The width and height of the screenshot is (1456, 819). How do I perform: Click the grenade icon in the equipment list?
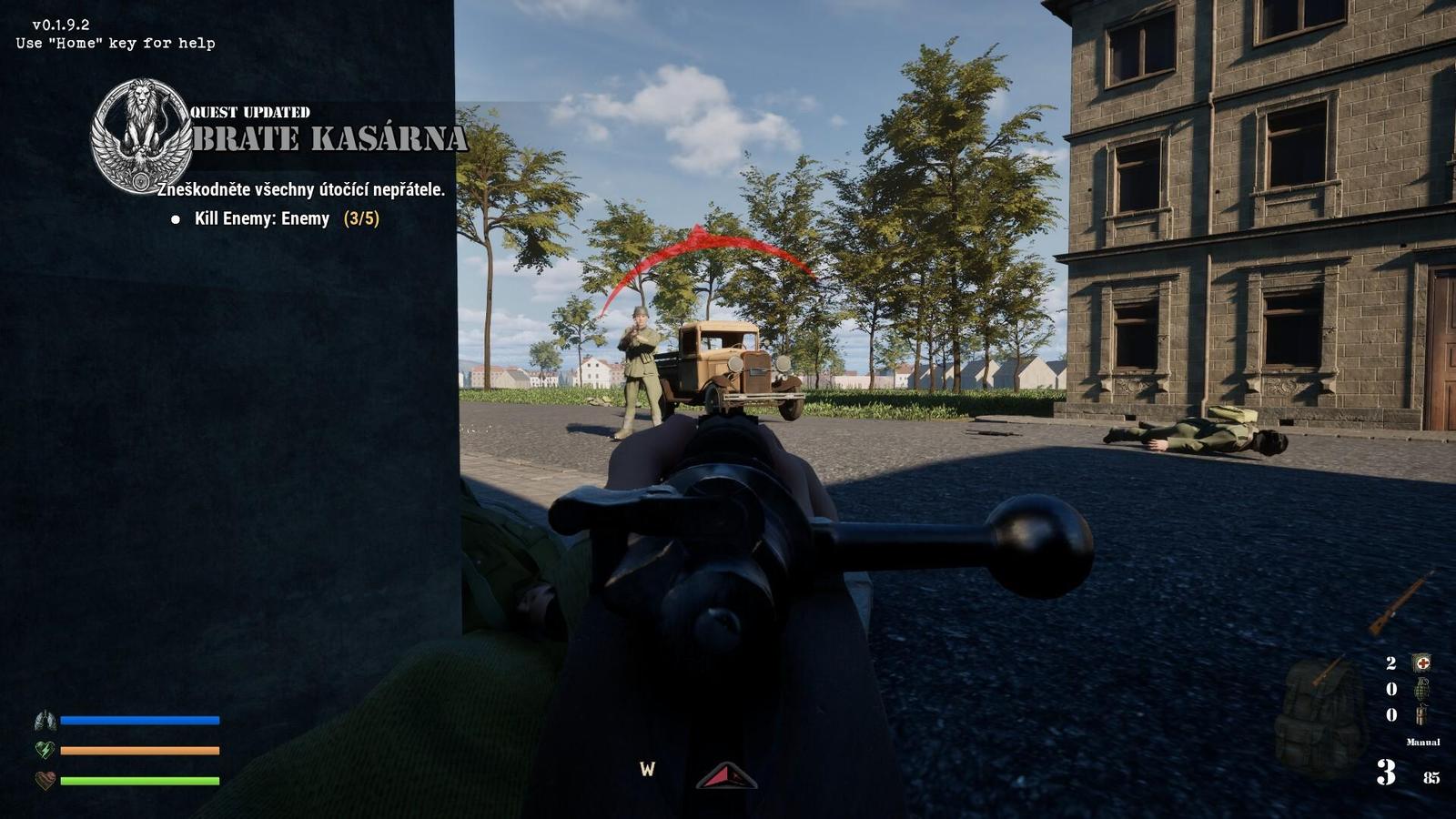click(x=1423, y=690)
